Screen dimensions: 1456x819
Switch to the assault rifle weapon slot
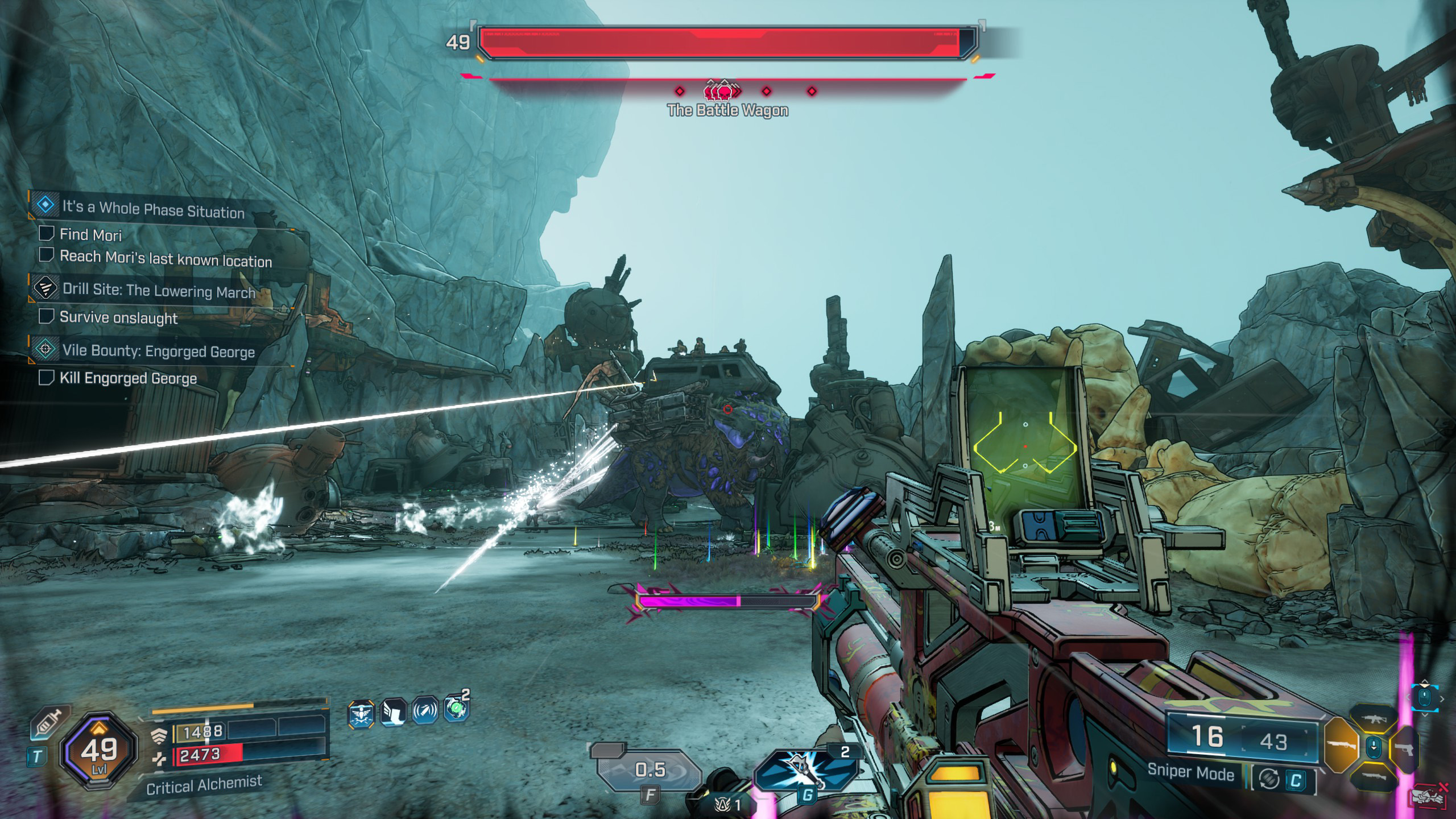pos(1373,718)
